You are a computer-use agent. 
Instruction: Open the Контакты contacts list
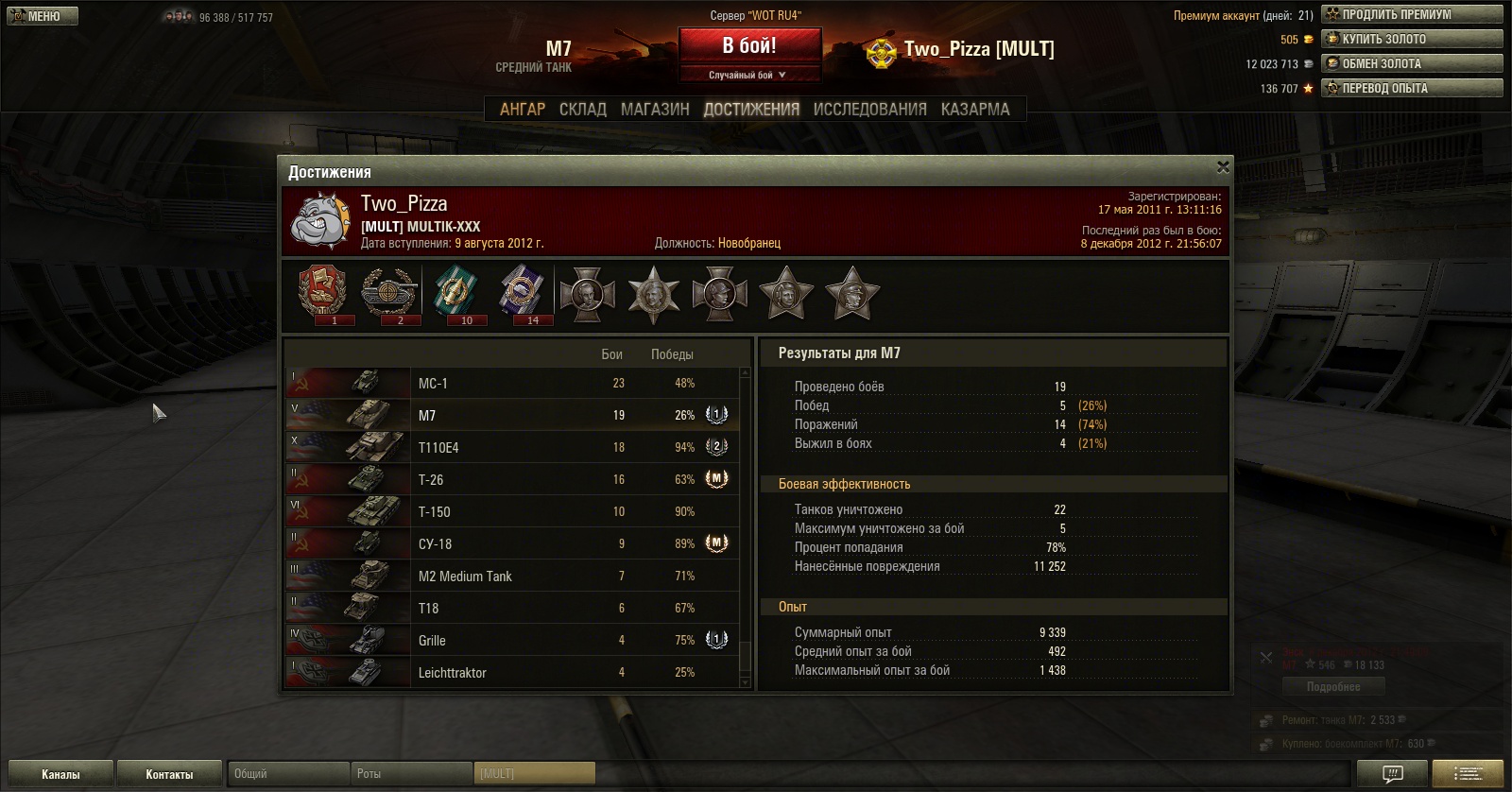coord(169,774)
